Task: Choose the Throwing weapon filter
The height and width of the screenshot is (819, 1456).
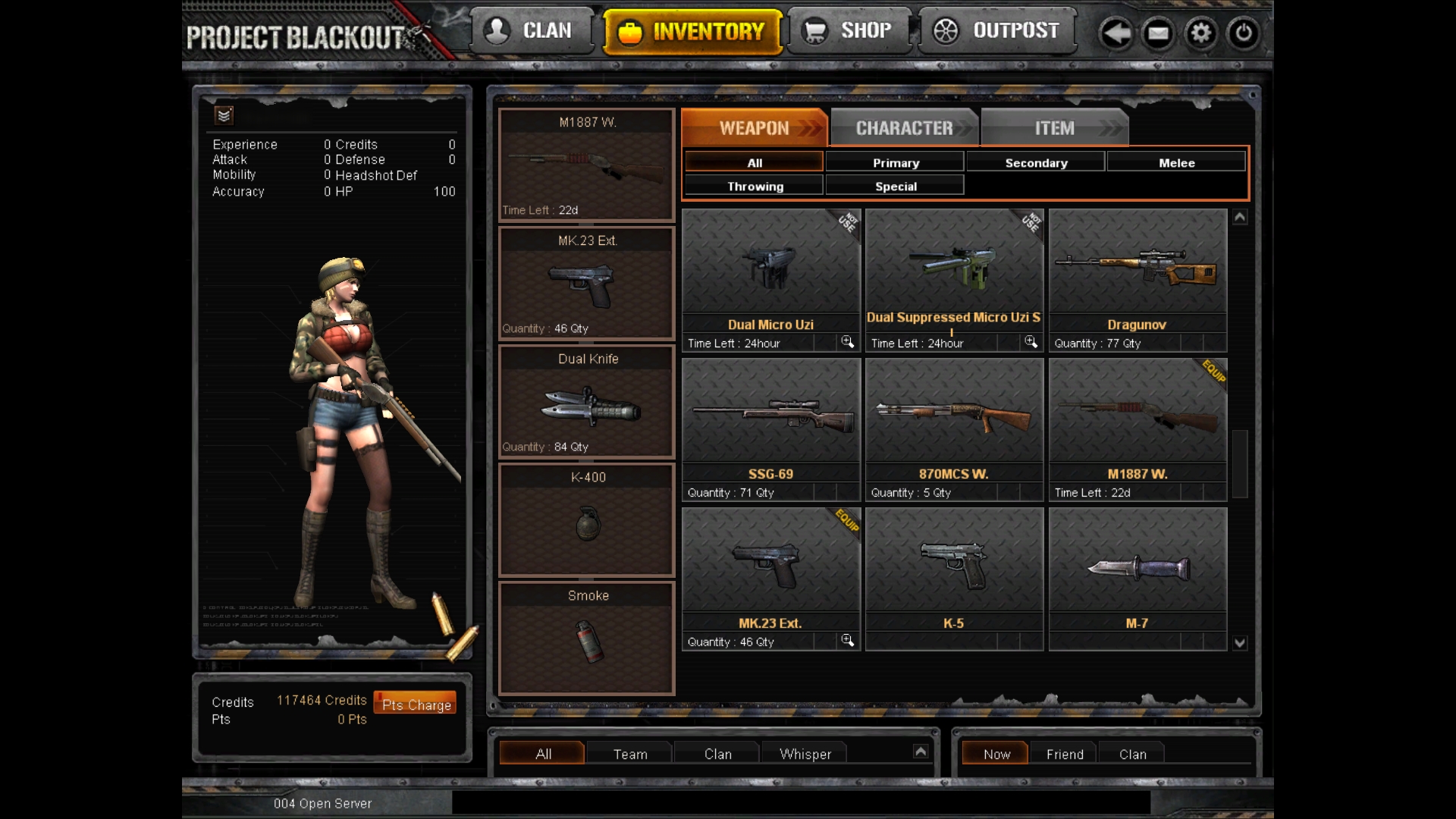Action: point(755,186)
